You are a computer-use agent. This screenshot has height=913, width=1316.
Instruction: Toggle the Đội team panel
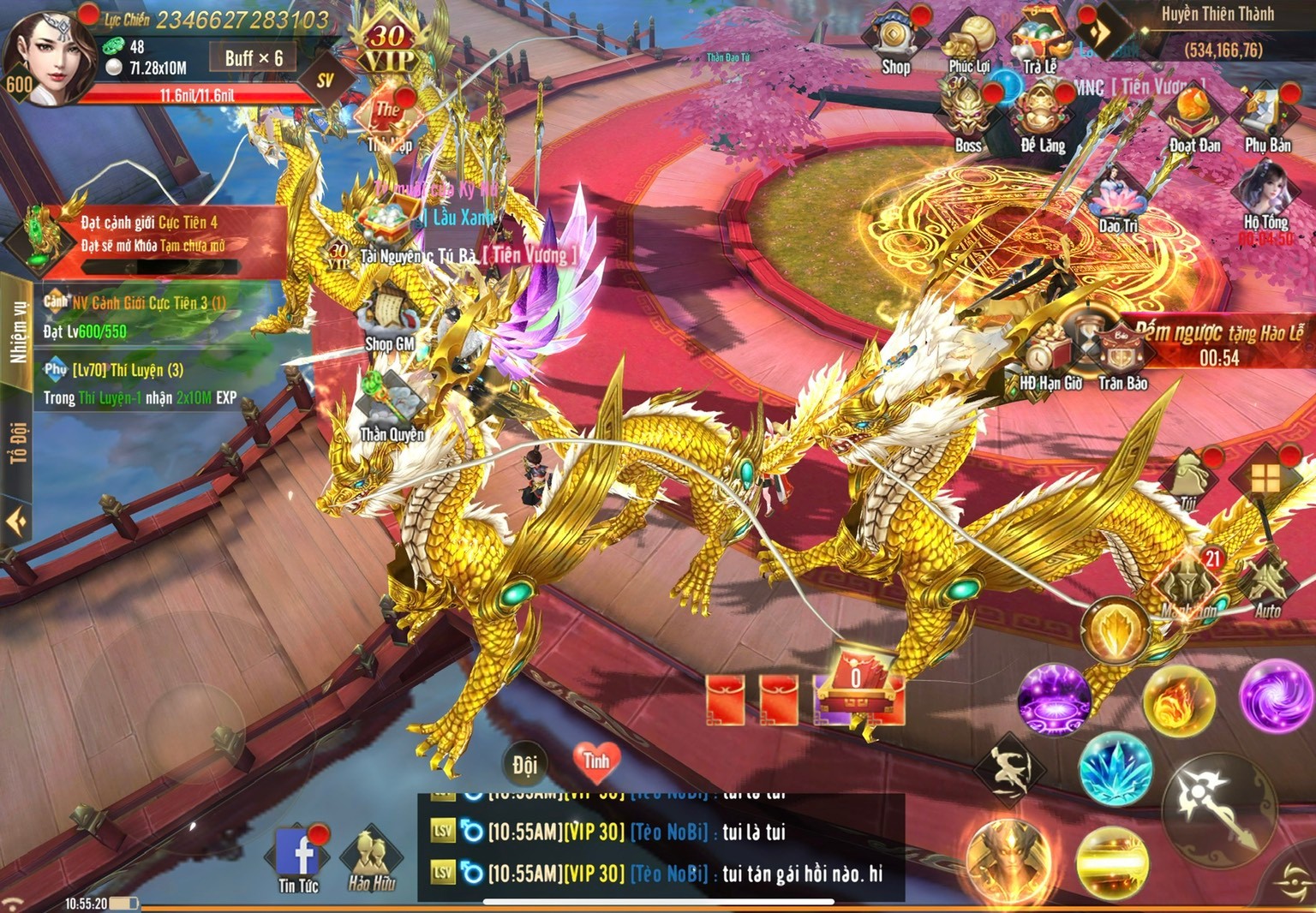[x=524, y=761]
